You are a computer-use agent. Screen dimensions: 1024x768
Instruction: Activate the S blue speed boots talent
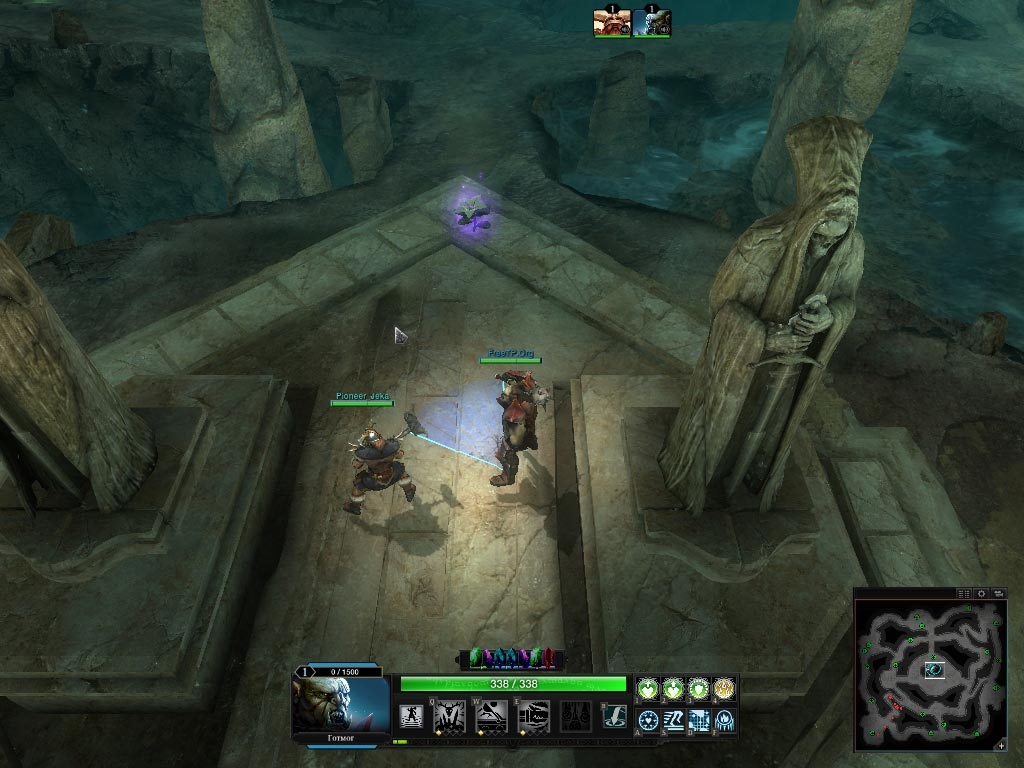[673, 719]
